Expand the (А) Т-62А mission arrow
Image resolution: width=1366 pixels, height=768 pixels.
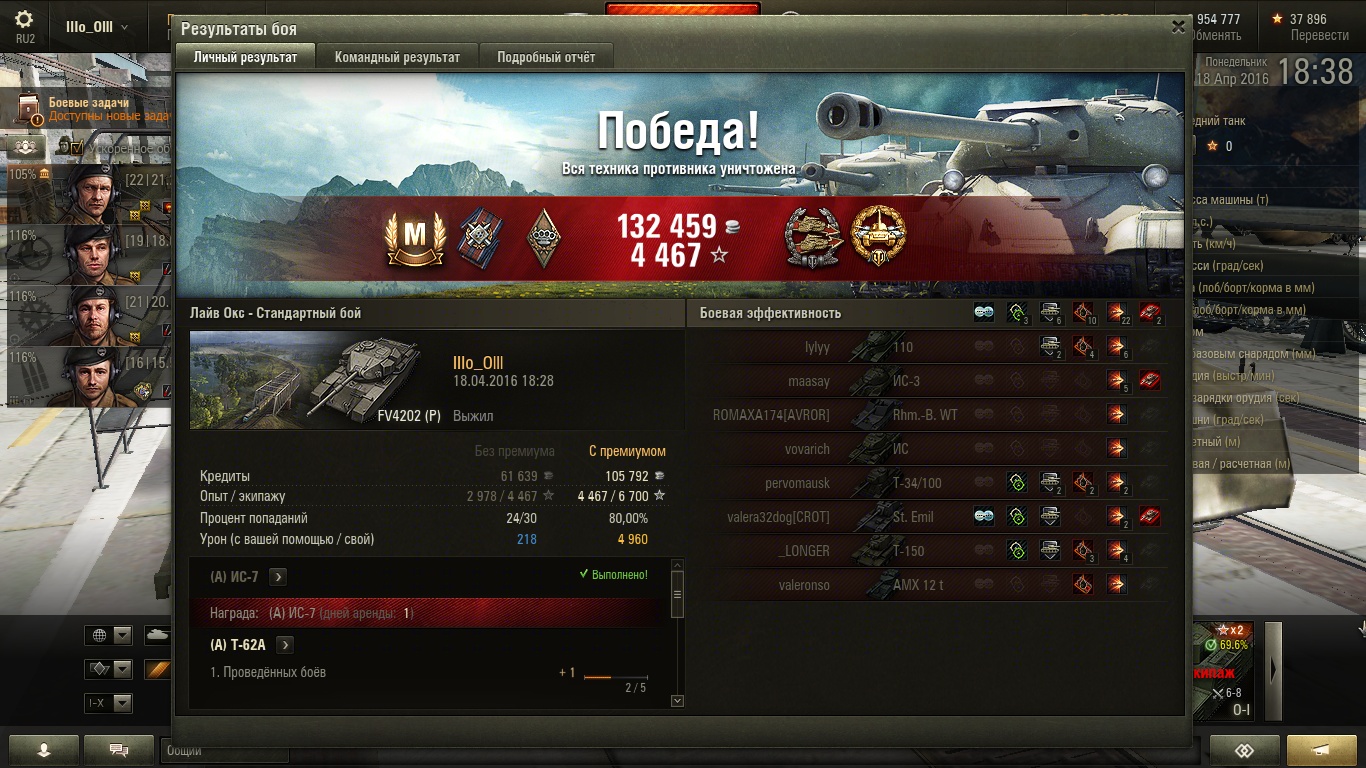pyautogui.click(x=285, y=645)
